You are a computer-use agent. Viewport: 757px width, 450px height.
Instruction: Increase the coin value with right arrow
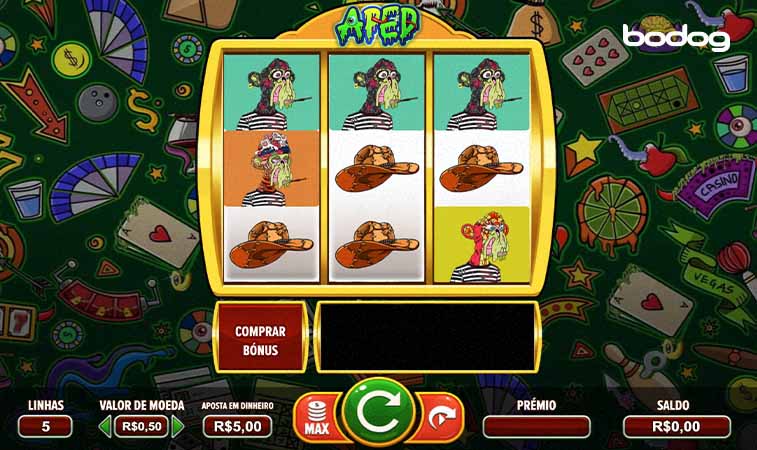coord(179,426)
